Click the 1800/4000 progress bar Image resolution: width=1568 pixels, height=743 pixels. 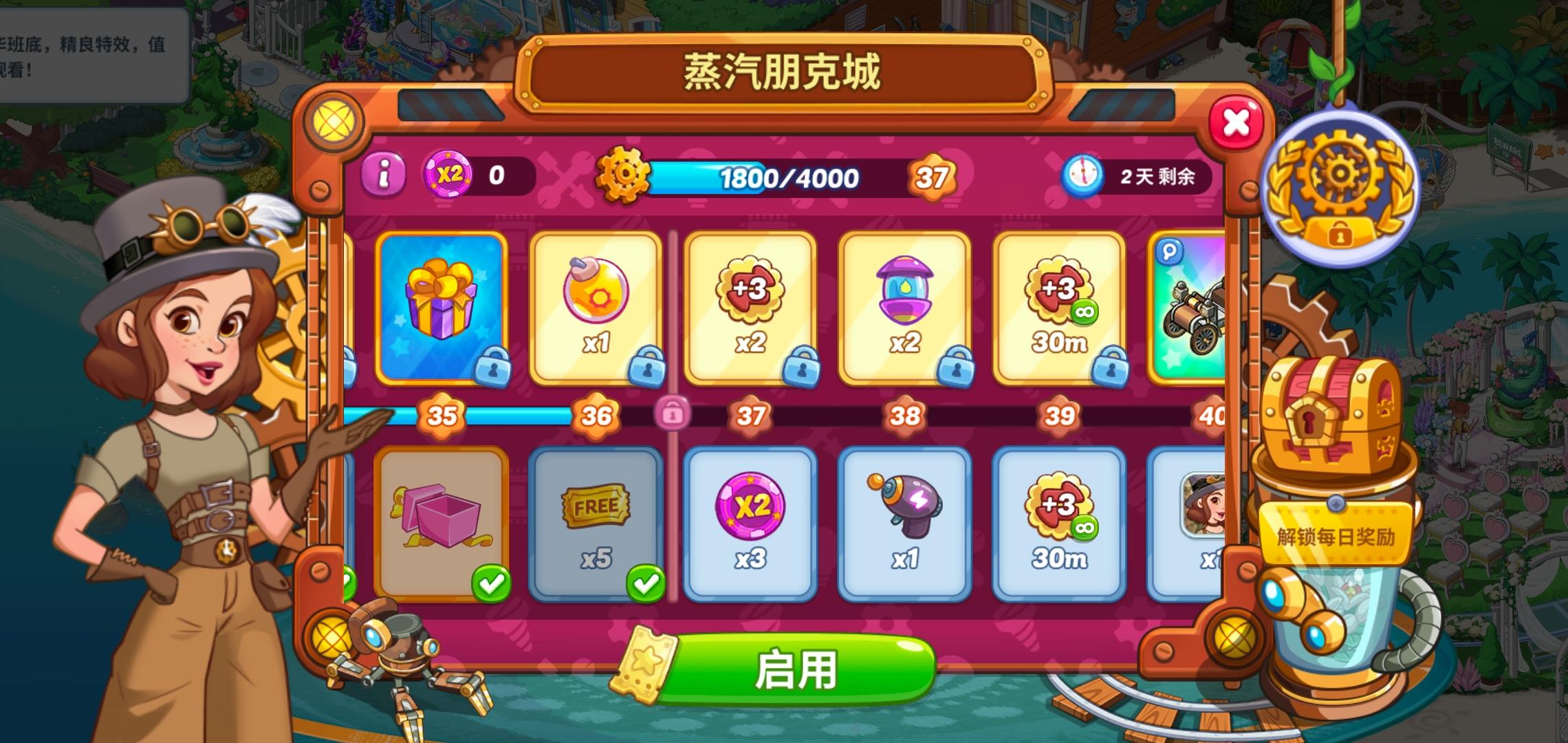click(790, 179)
